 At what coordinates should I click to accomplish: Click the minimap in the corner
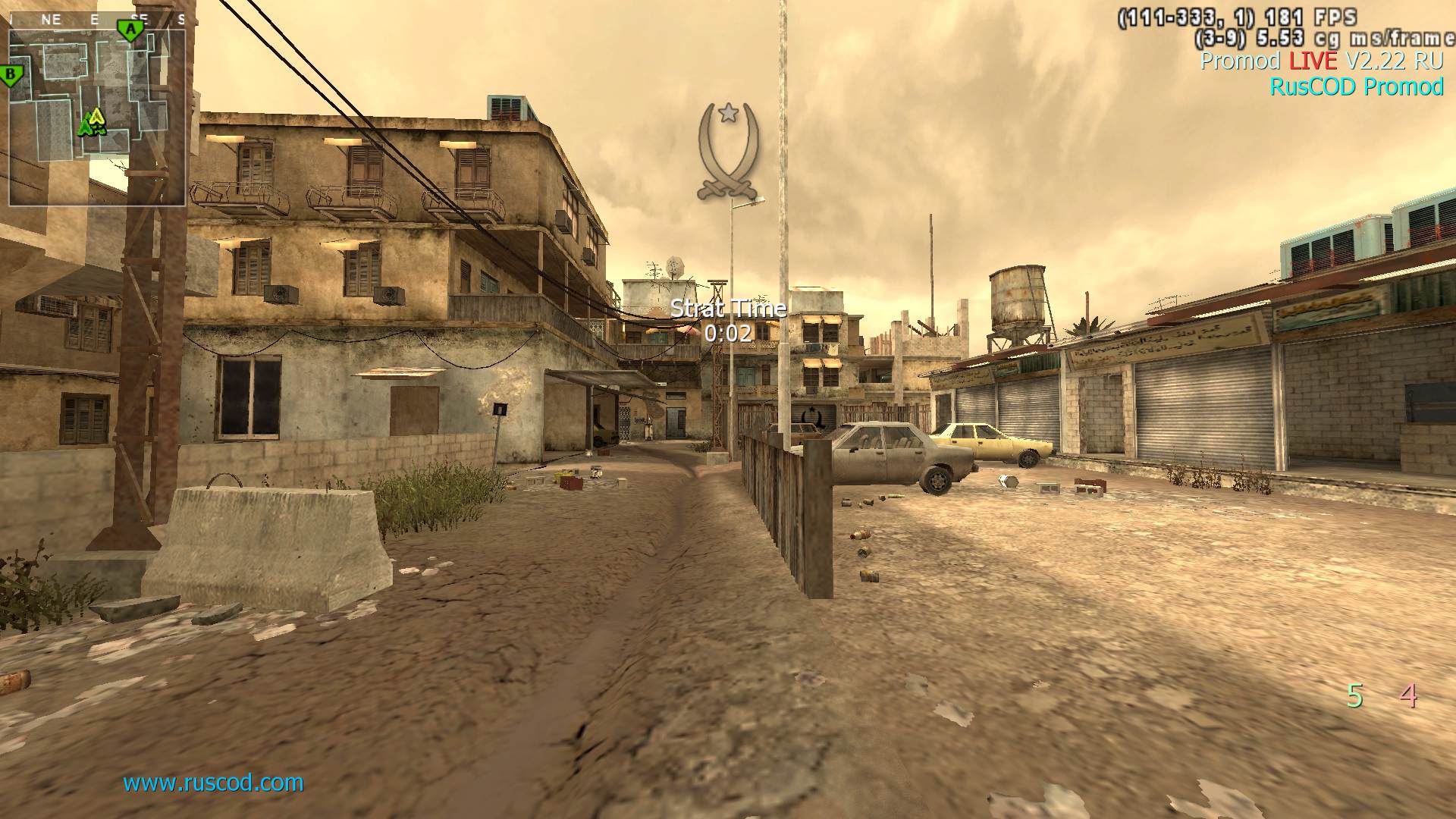[x=97, y=118]
